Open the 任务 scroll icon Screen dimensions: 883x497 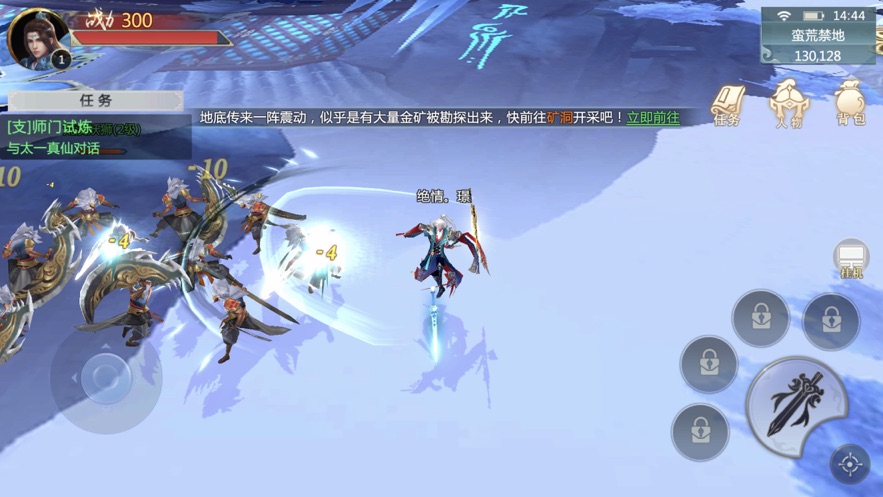point(727,104)
